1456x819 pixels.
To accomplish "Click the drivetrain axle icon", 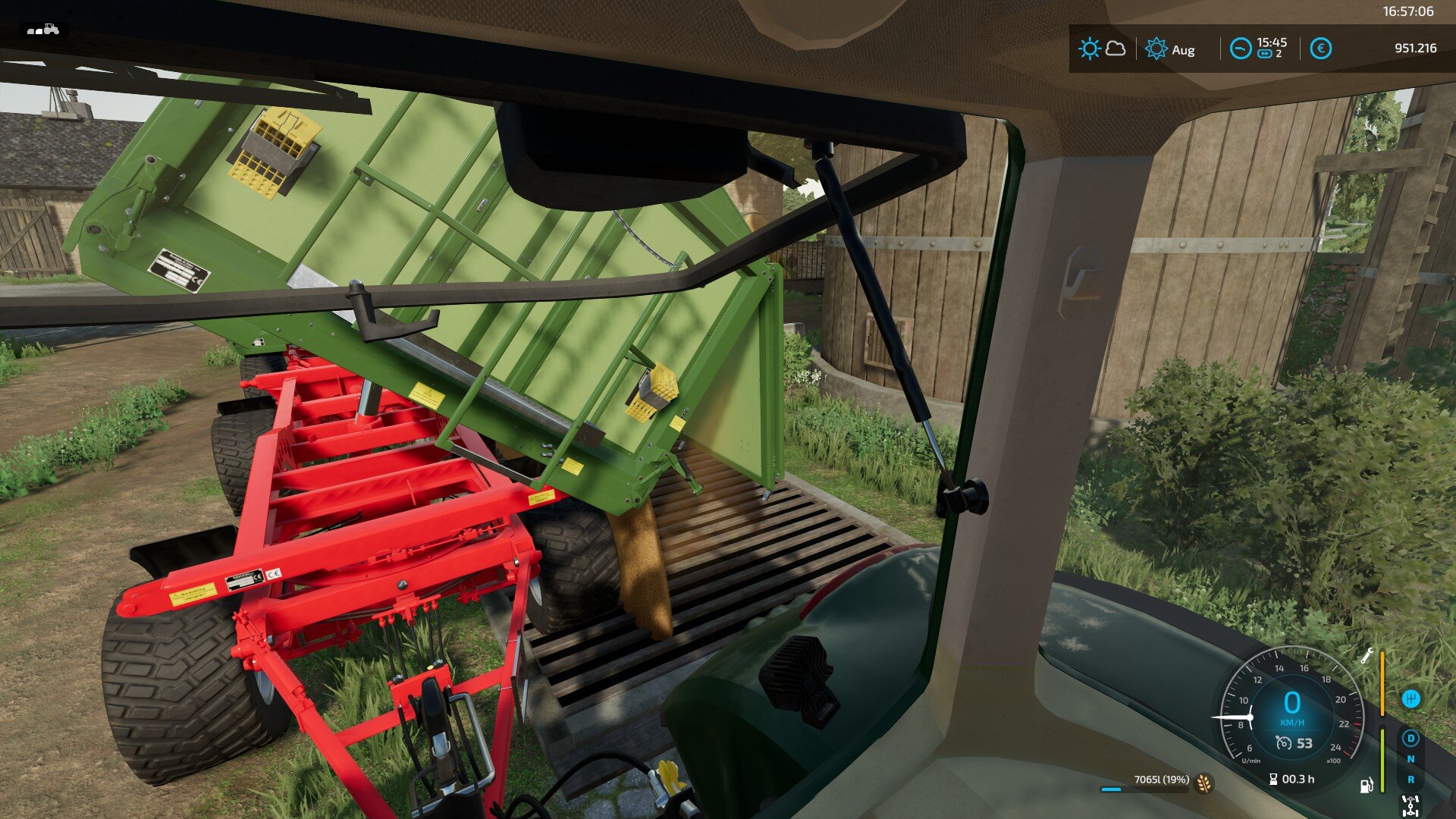I will click(x=1410, y=805).
